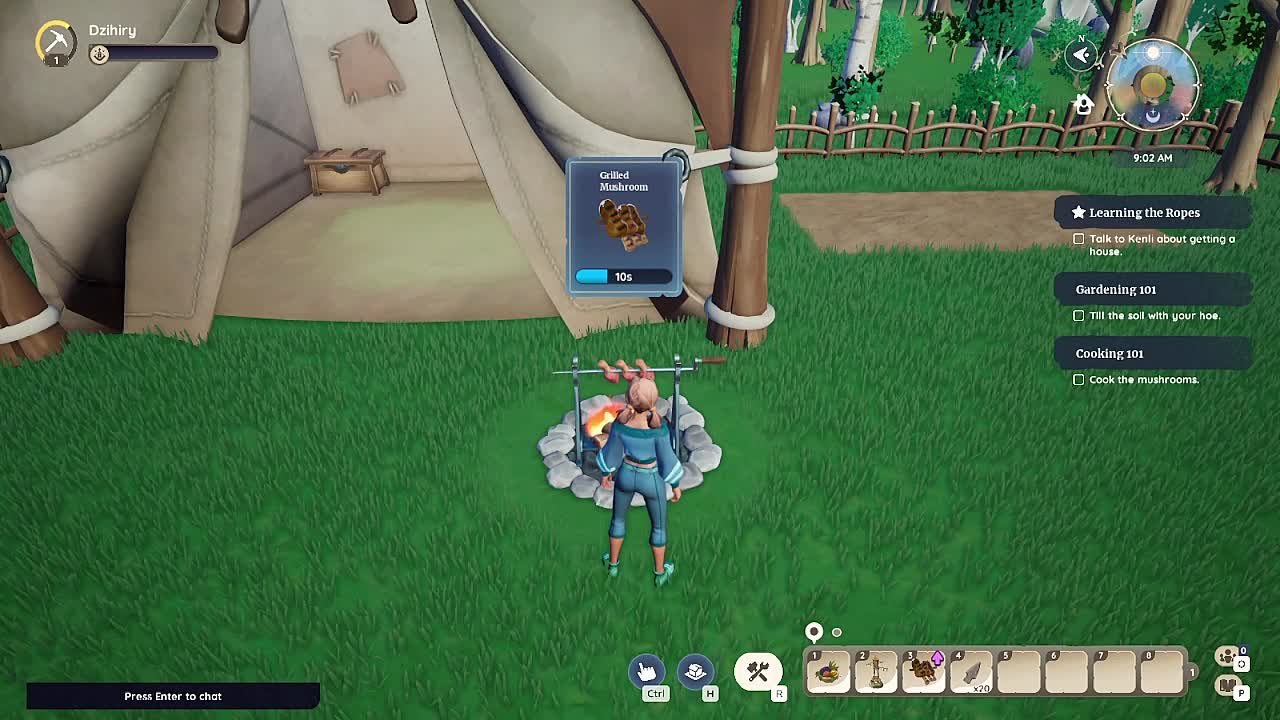Activate the pointing hand cursor button
This screenshot has width=1280, height=720.
[x=647, y=671]
